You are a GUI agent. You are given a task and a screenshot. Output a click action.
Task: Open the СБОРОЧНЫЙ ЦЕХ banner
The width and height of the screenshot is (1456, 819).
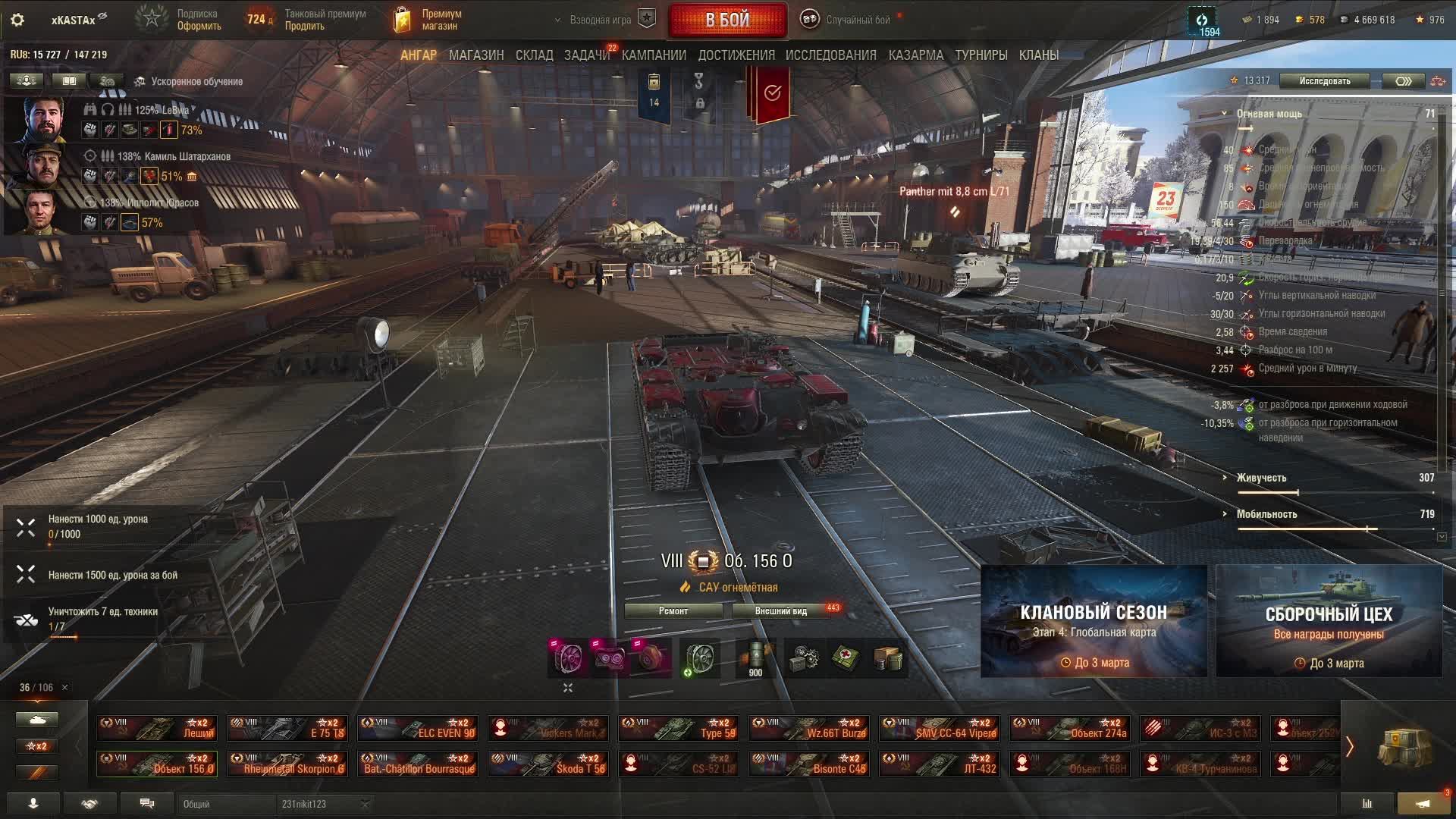click(1329, 621)
